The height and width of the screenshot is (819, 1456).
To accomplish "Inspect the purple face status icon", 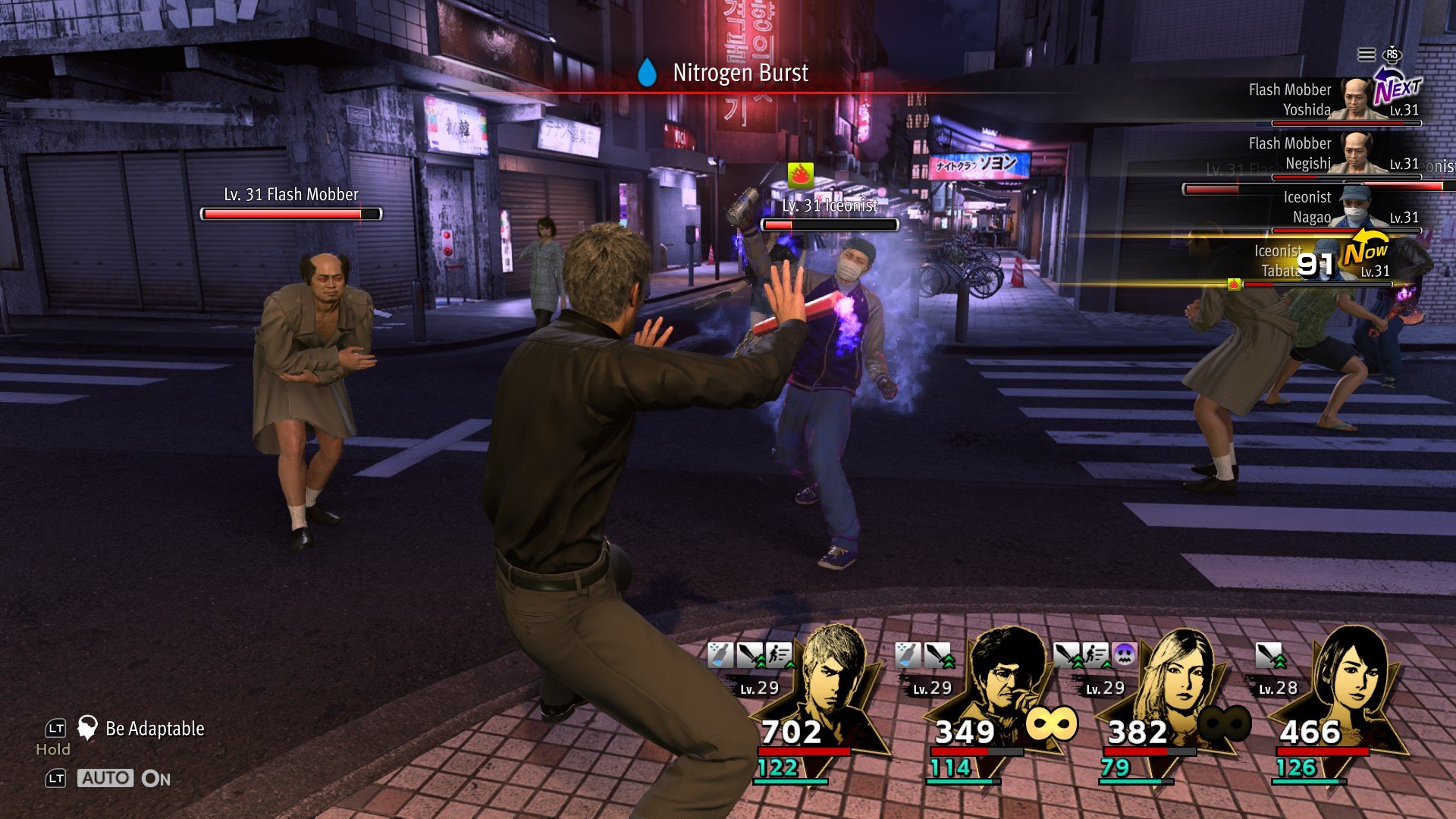I will pos(1124,654).
